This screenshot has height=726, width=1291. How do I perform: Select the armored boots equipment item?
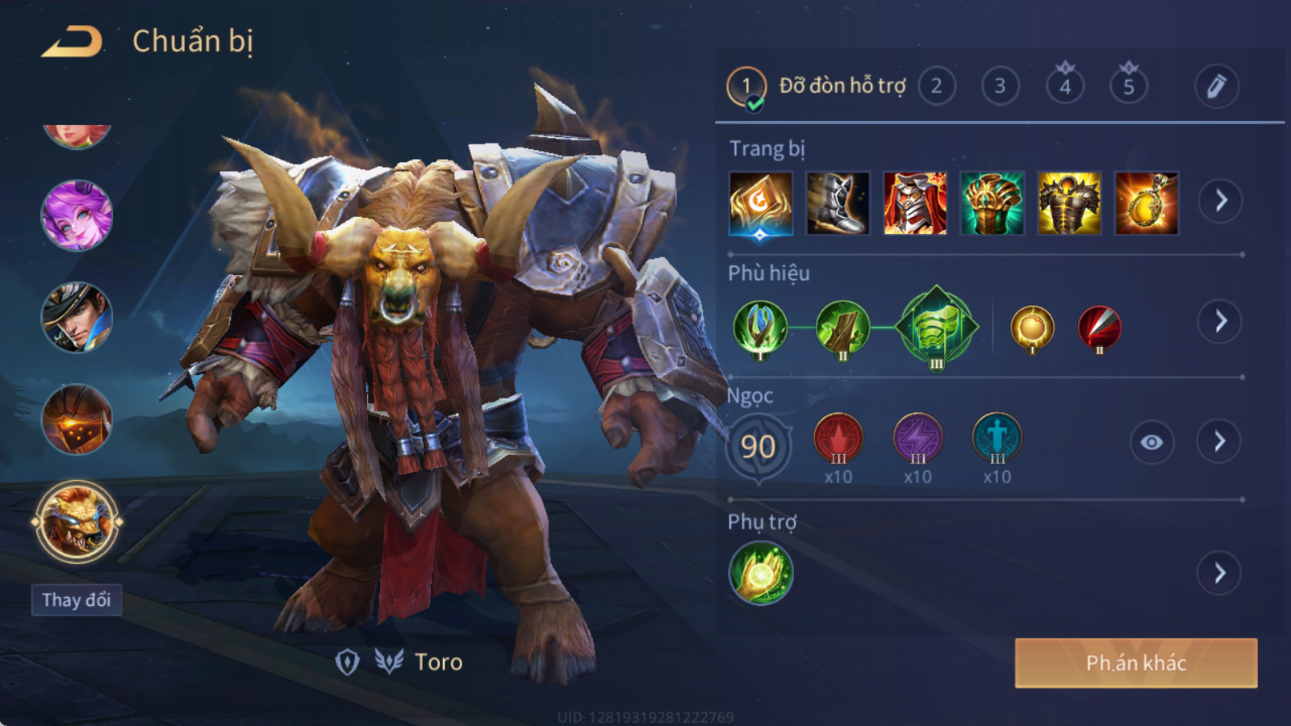pos(838,203)
